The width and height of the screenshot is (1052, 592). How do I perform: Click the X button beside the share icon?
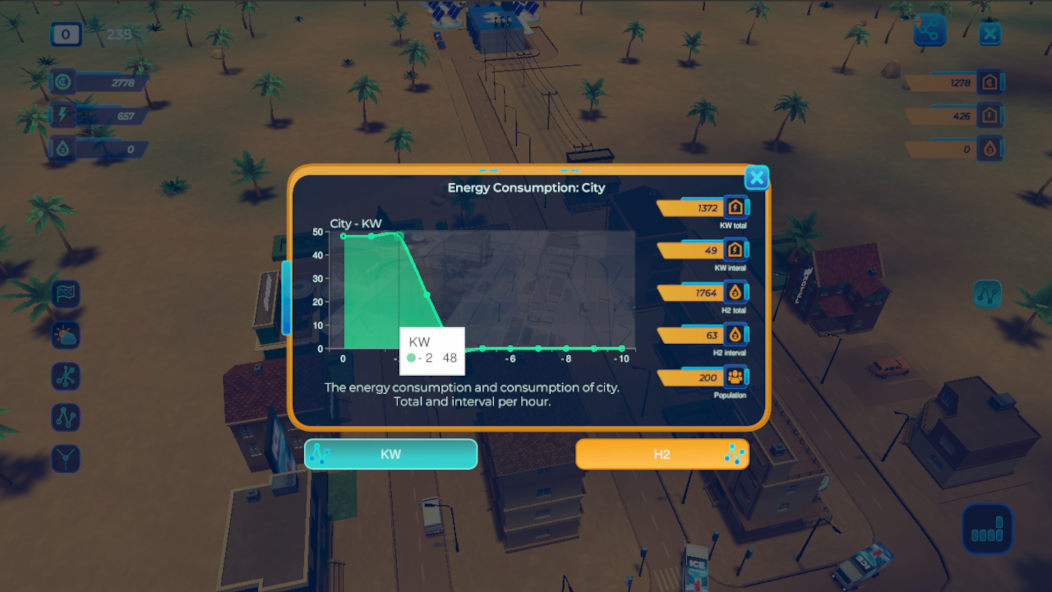[x=989, y=34]
